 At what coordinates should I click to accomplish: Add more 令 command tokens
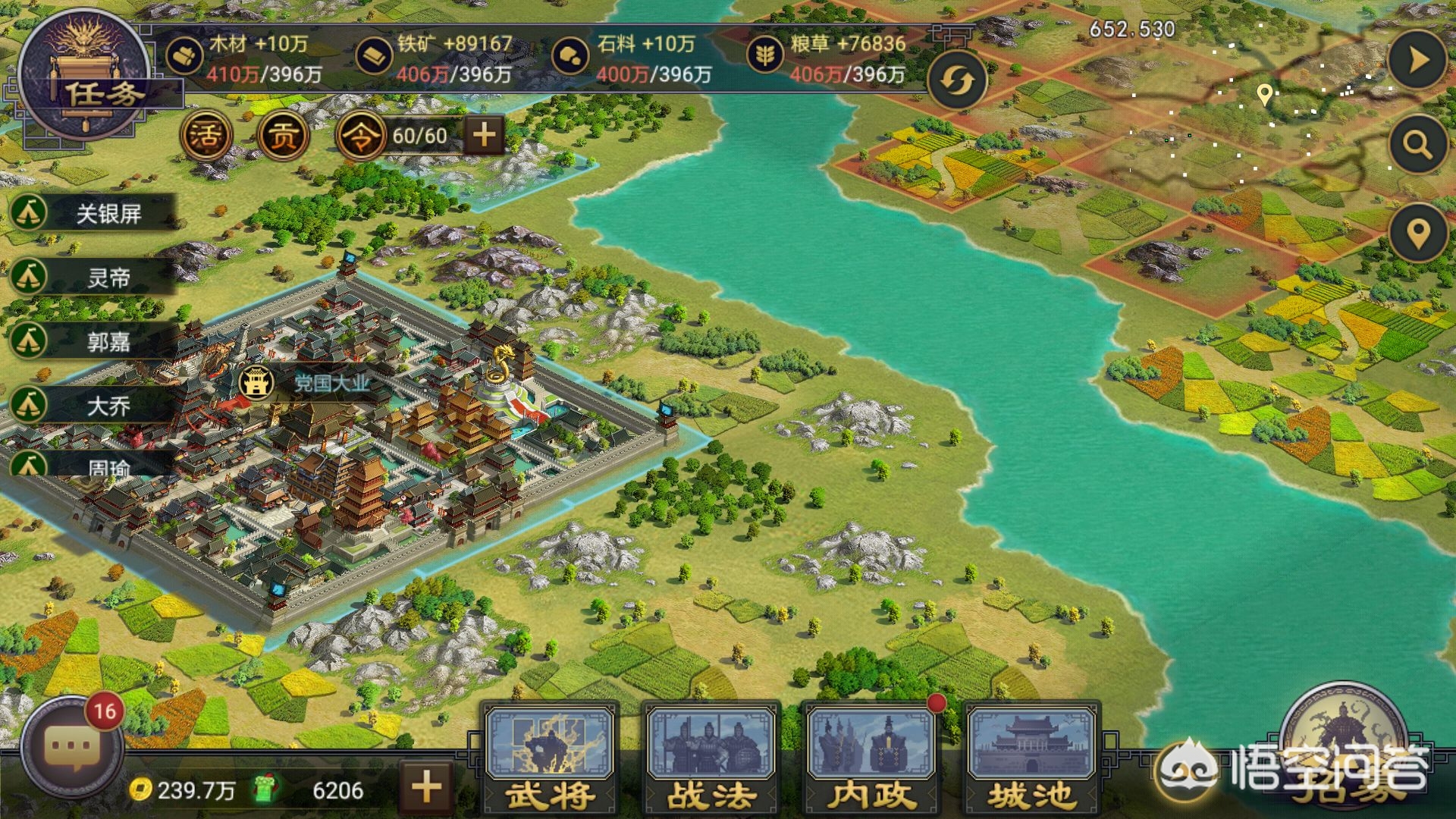pyautogui.click(x=484, y=136)
